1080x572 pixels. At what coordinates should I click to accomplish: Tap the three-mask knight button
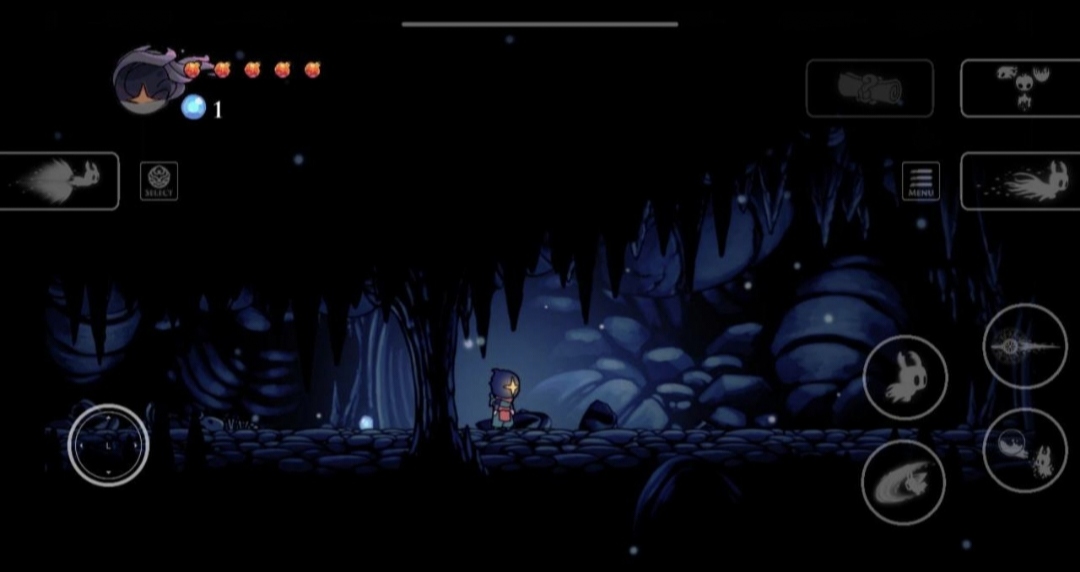click(1020, 88)
